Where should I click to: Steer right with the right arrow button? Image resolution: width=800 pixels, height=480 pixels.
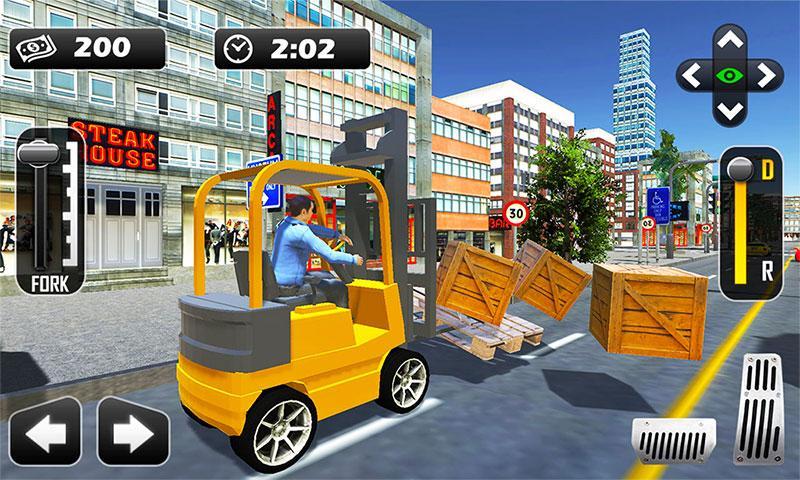pyautogui.click(x=132, y=432)
